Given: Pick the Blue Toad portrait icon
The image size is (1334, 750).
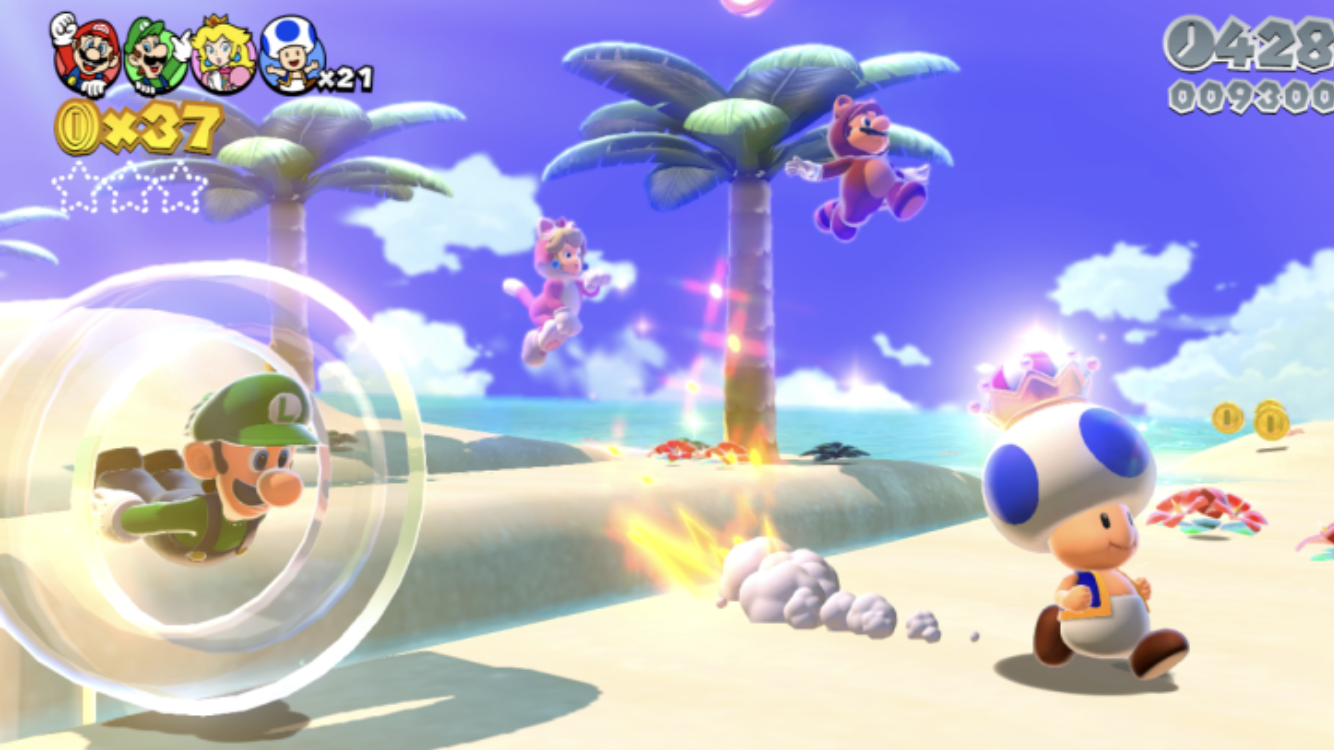Looking at the screenshot, I should [289, 55].
